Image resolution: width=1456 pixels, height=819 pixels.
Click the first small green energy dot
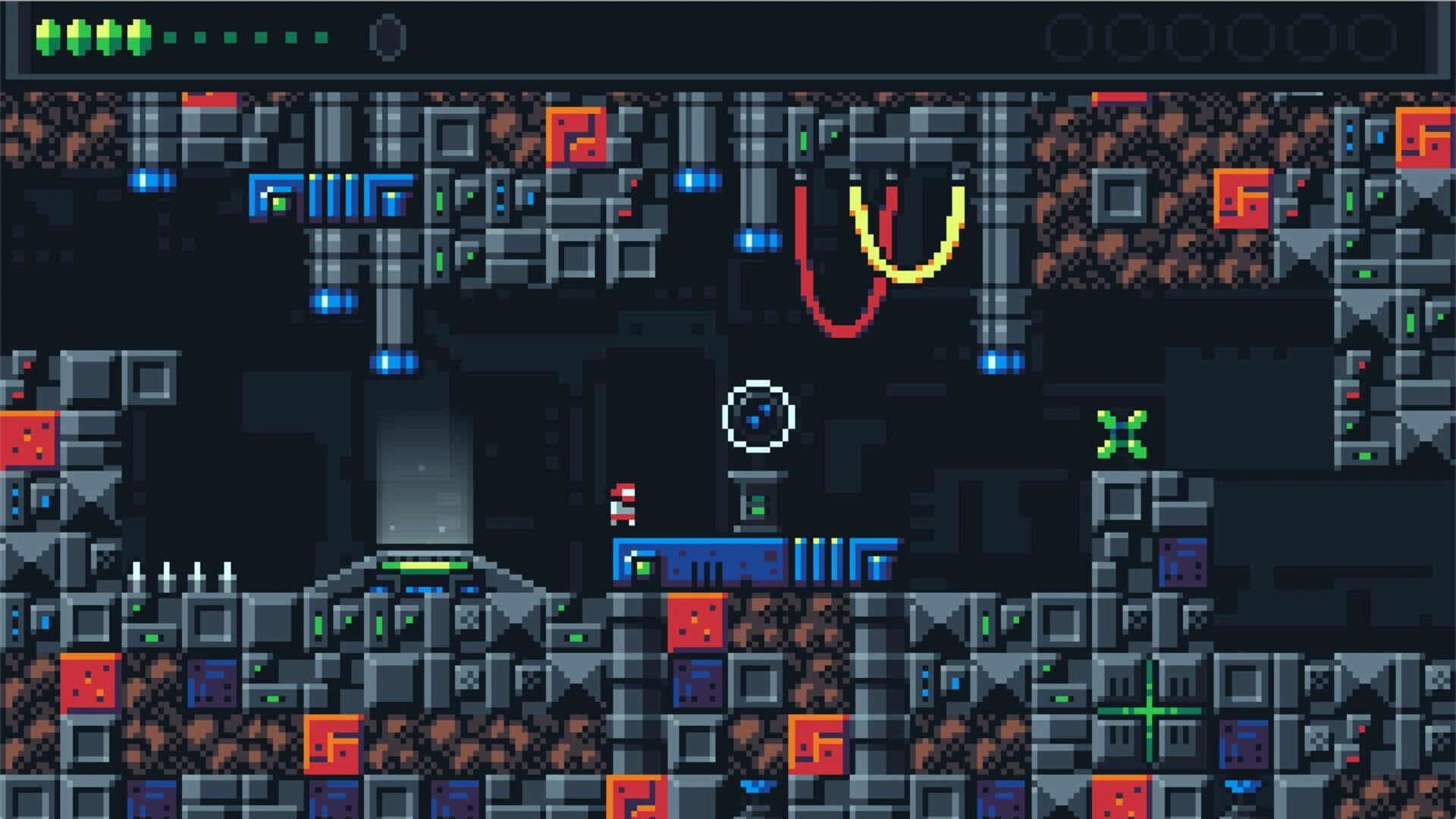pyautogui.click(x=171, y=36)
